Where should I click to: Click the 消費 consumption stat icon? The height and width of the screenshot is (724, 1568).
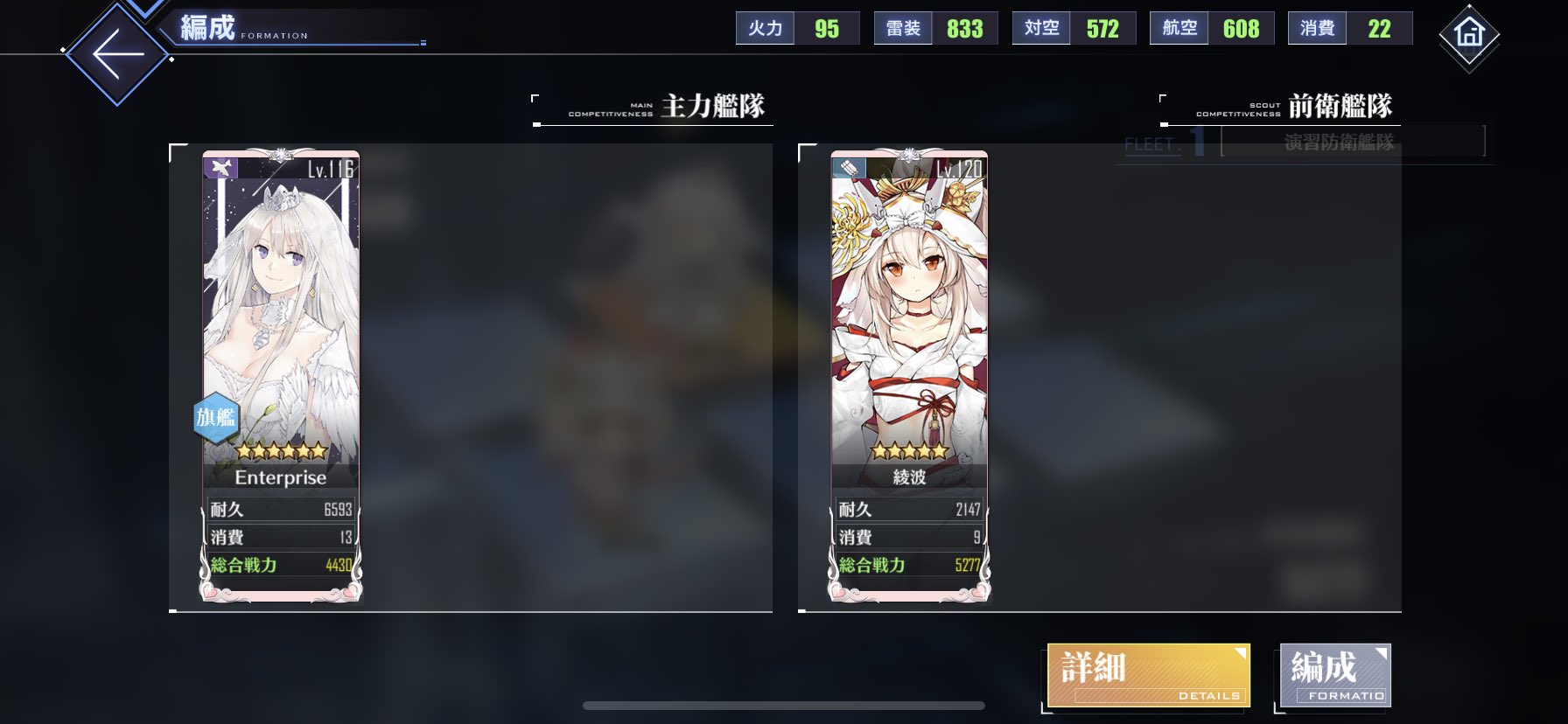pos(1318,27)
